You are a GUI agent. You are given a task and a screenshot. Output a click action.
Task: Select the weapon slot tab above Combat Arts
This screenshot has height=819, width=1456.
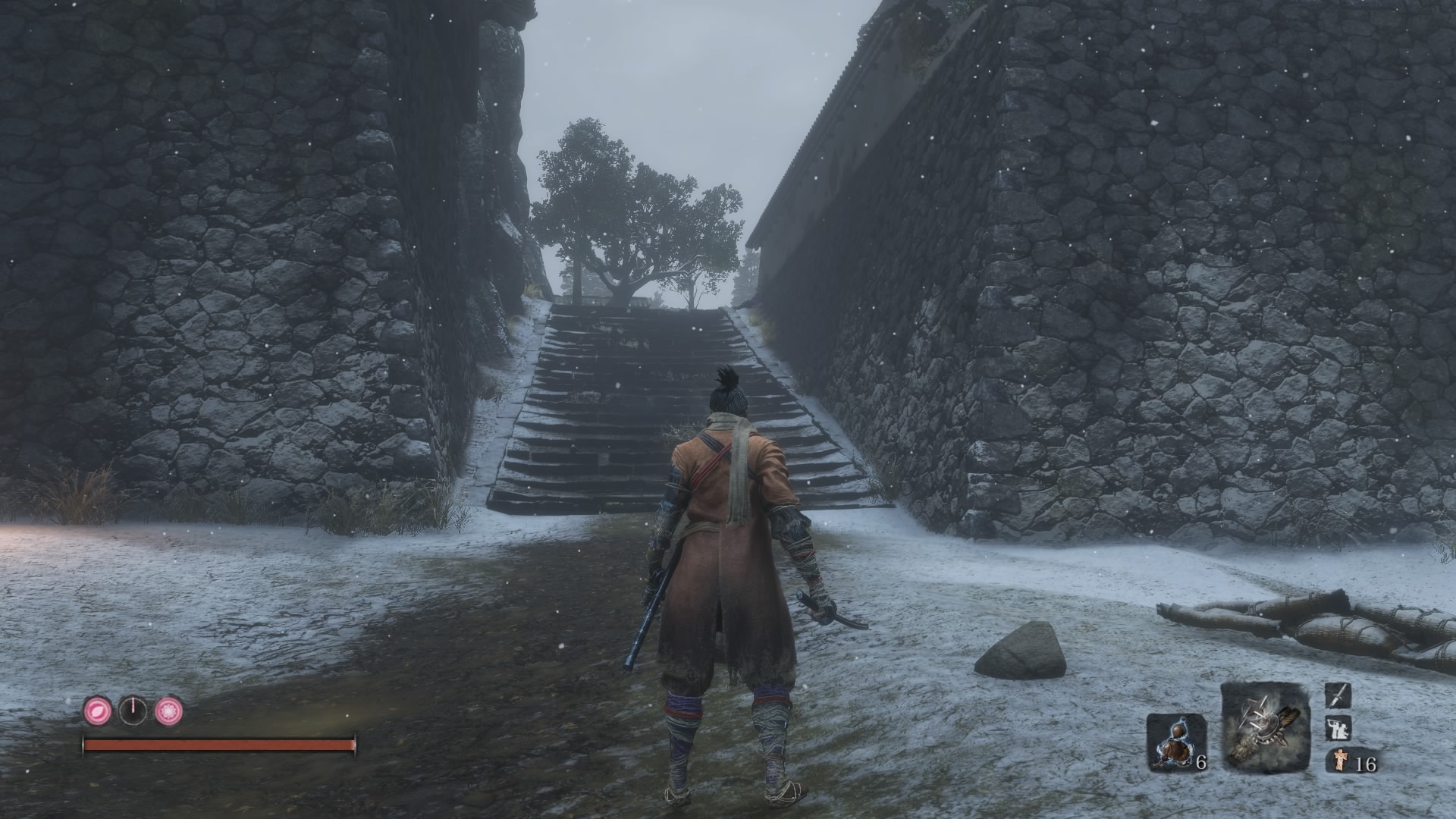coord(1339,696)
